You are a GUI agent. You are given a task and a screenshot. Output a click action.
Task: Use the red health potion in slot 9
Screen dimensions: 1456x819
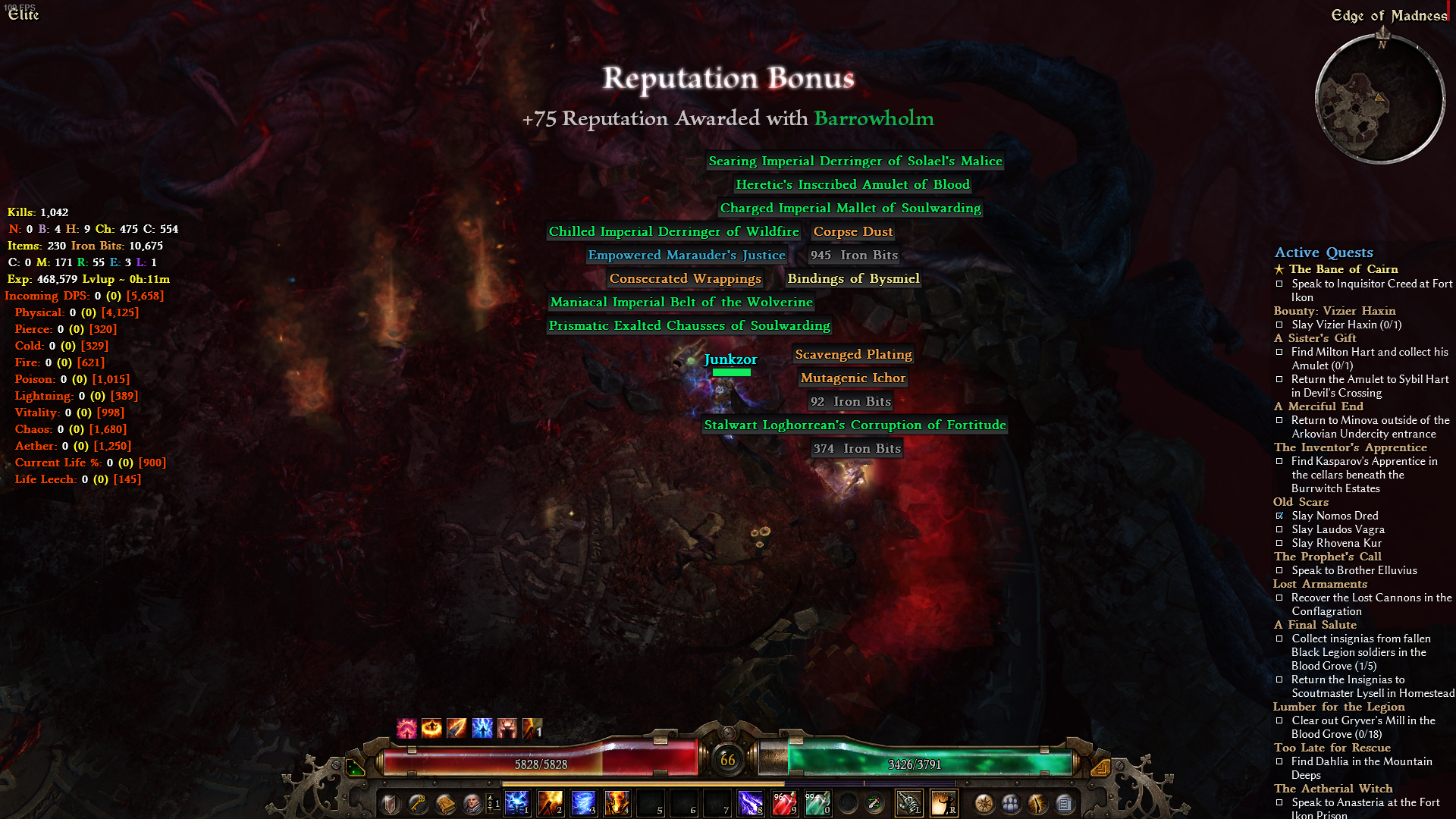click(784, 802)
